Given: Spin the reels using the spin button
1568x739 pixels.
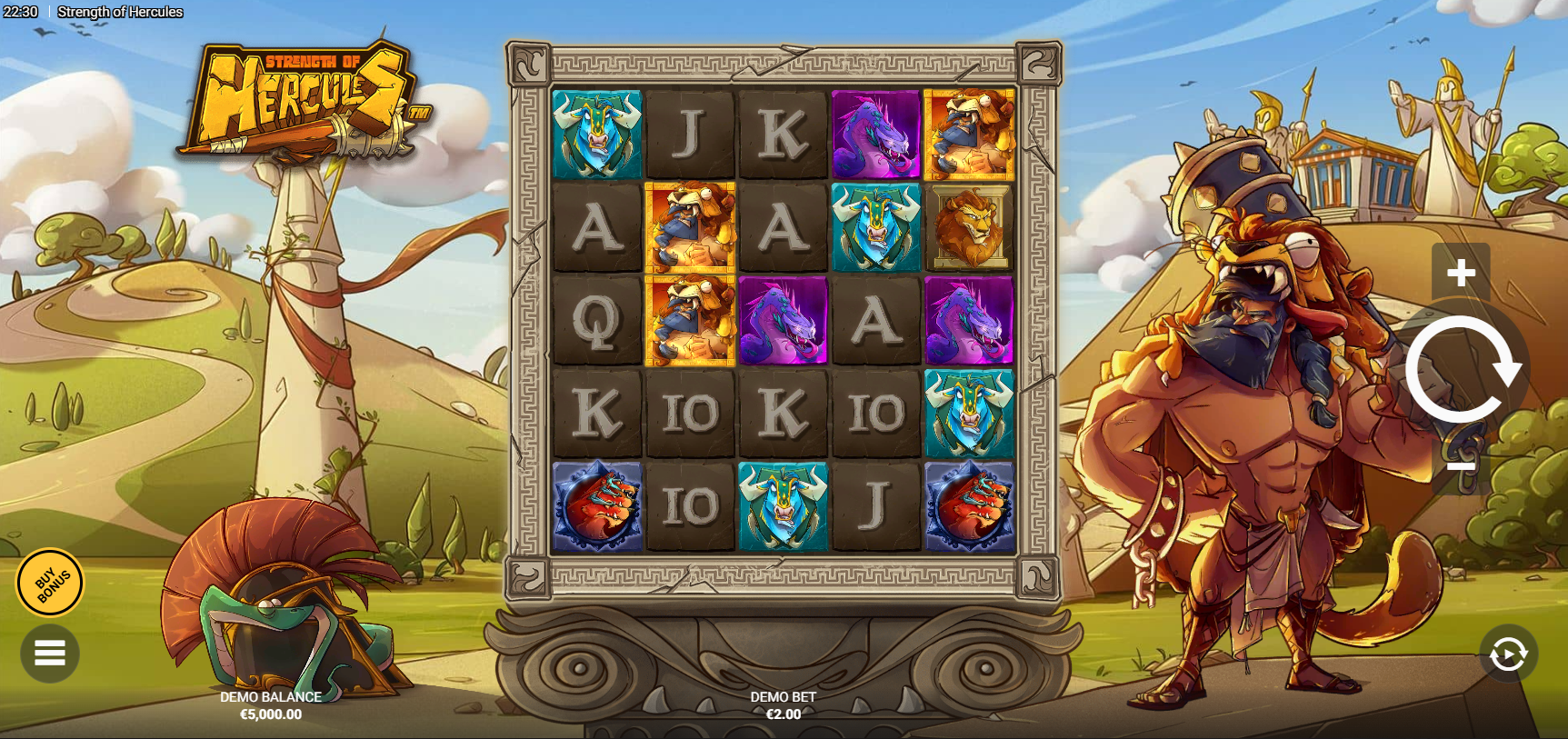Looking at the screenshot, I should point(1463,368).
